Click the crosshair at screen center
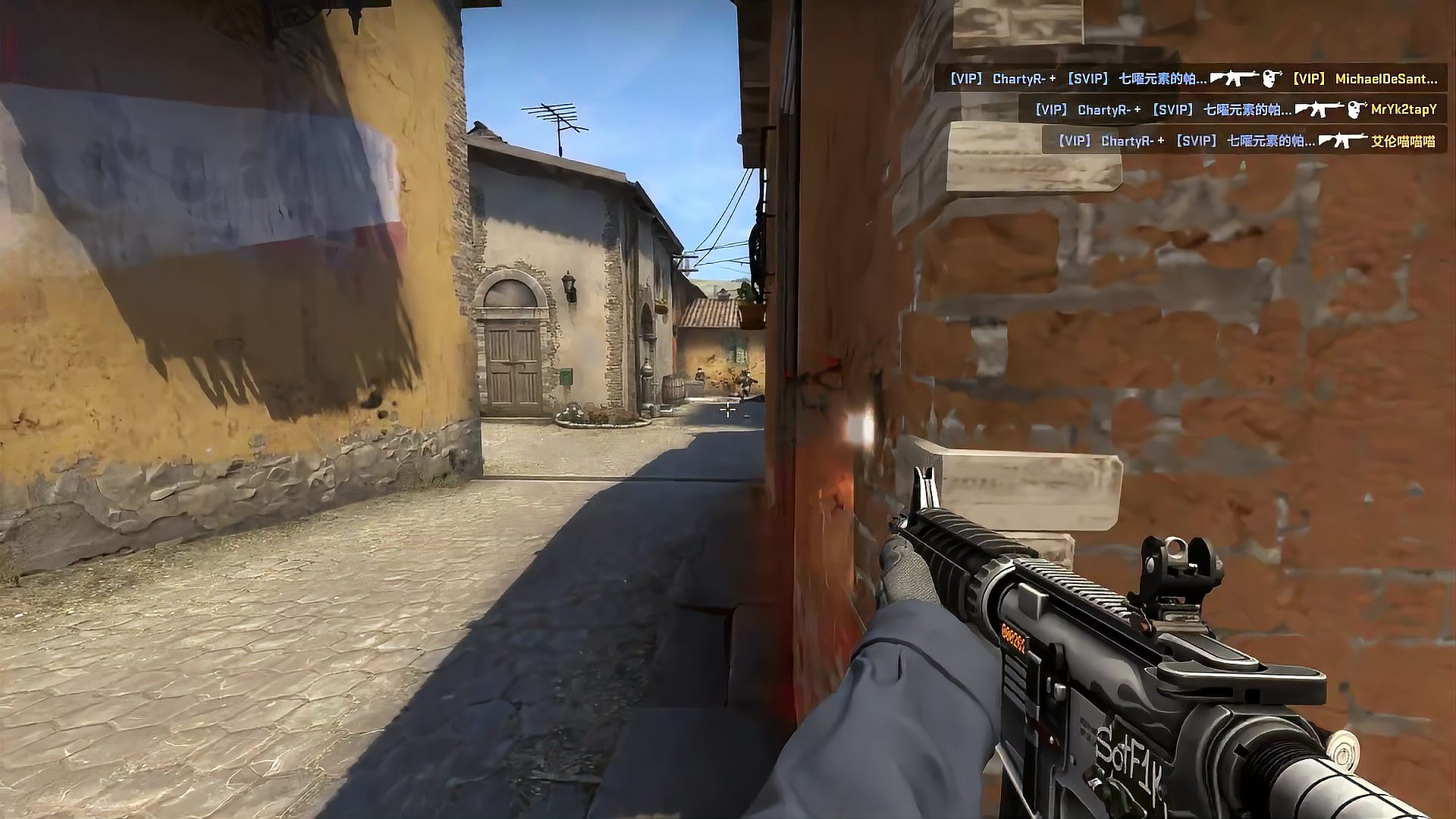 [728, 409]
